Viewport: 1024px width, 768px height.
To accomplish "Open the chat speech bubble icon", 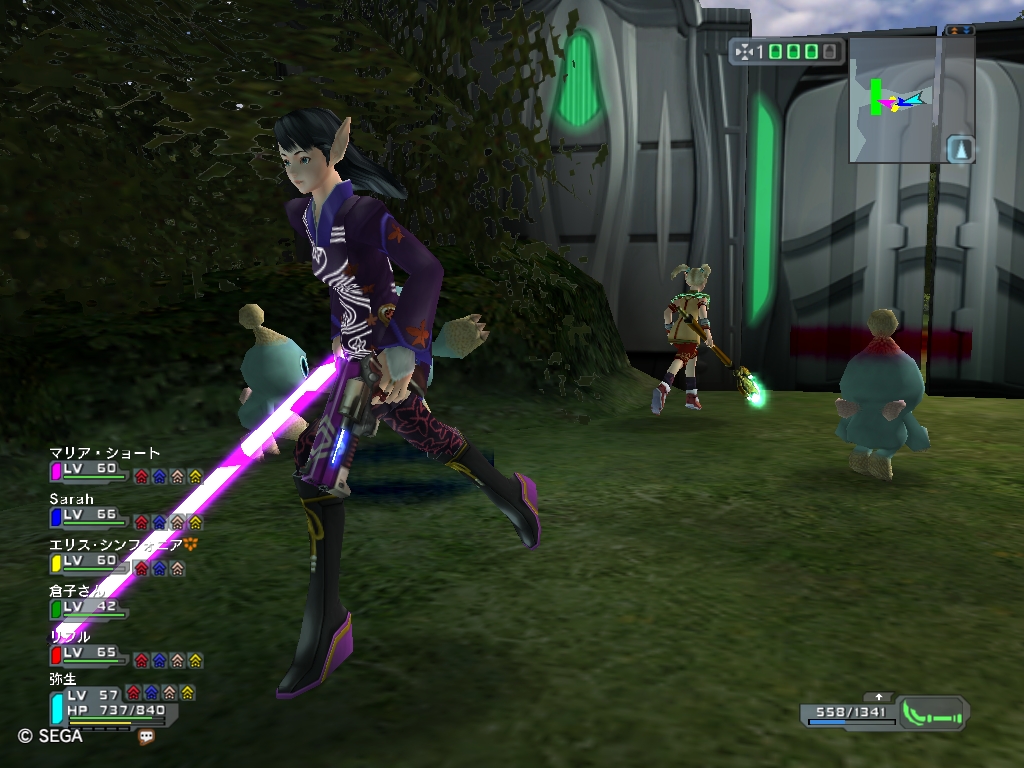I will point(147,737).
